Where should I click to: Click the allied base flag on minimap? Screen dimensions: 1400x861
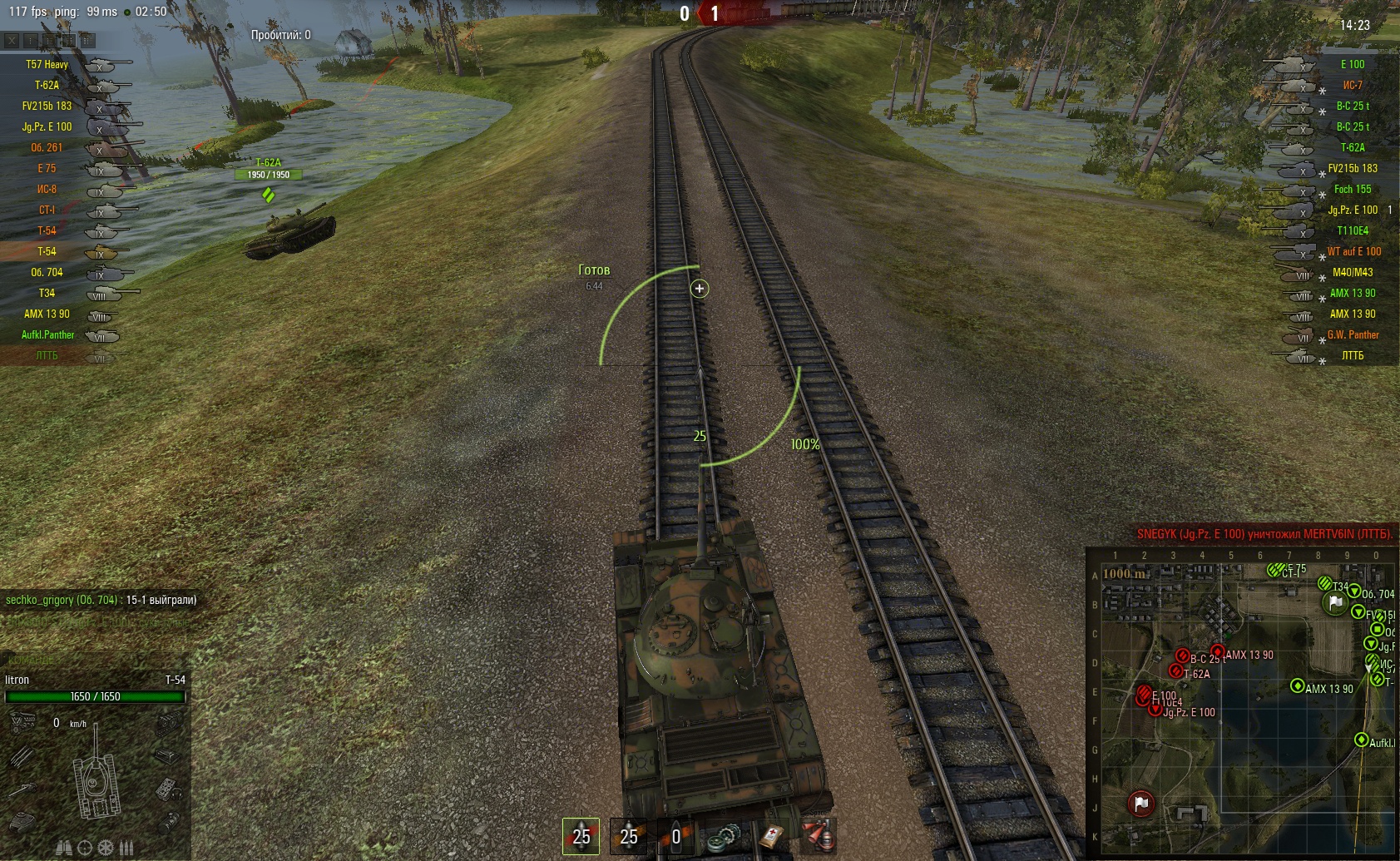click(1335, 602)
